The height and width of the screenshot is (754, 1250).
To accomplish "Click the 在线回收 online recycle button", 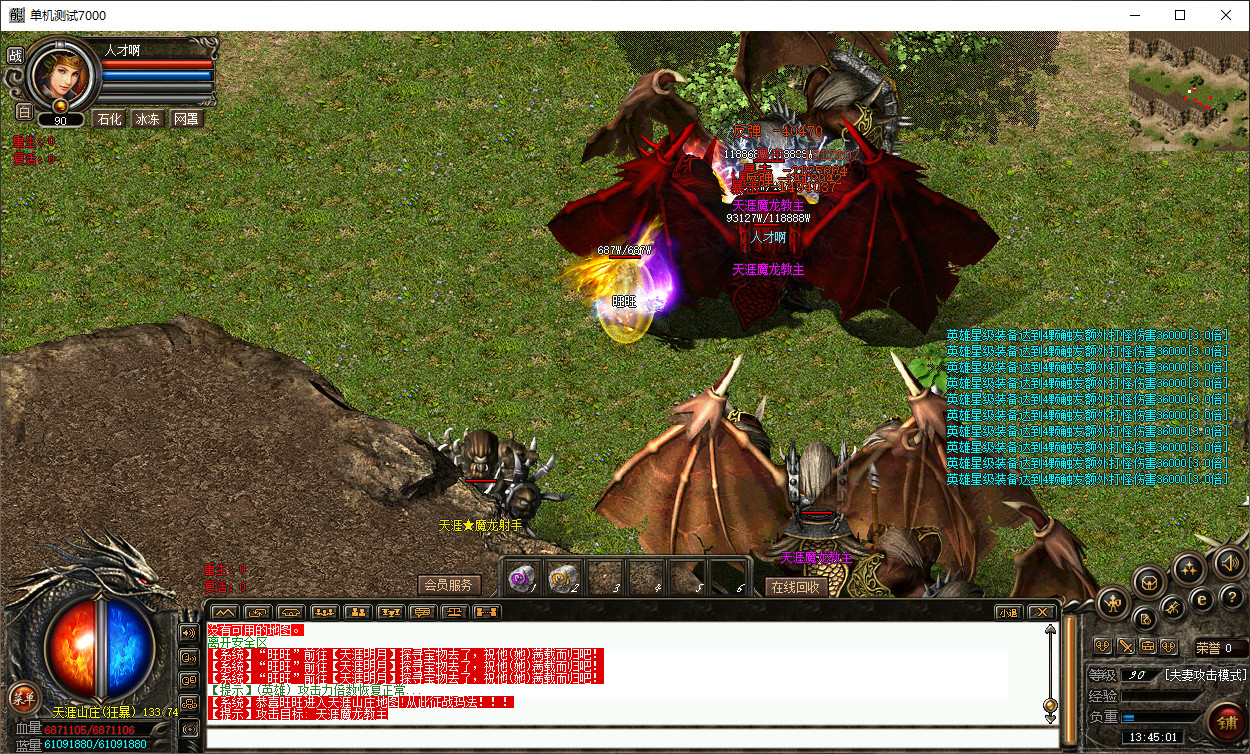I will tap(797, 587).
